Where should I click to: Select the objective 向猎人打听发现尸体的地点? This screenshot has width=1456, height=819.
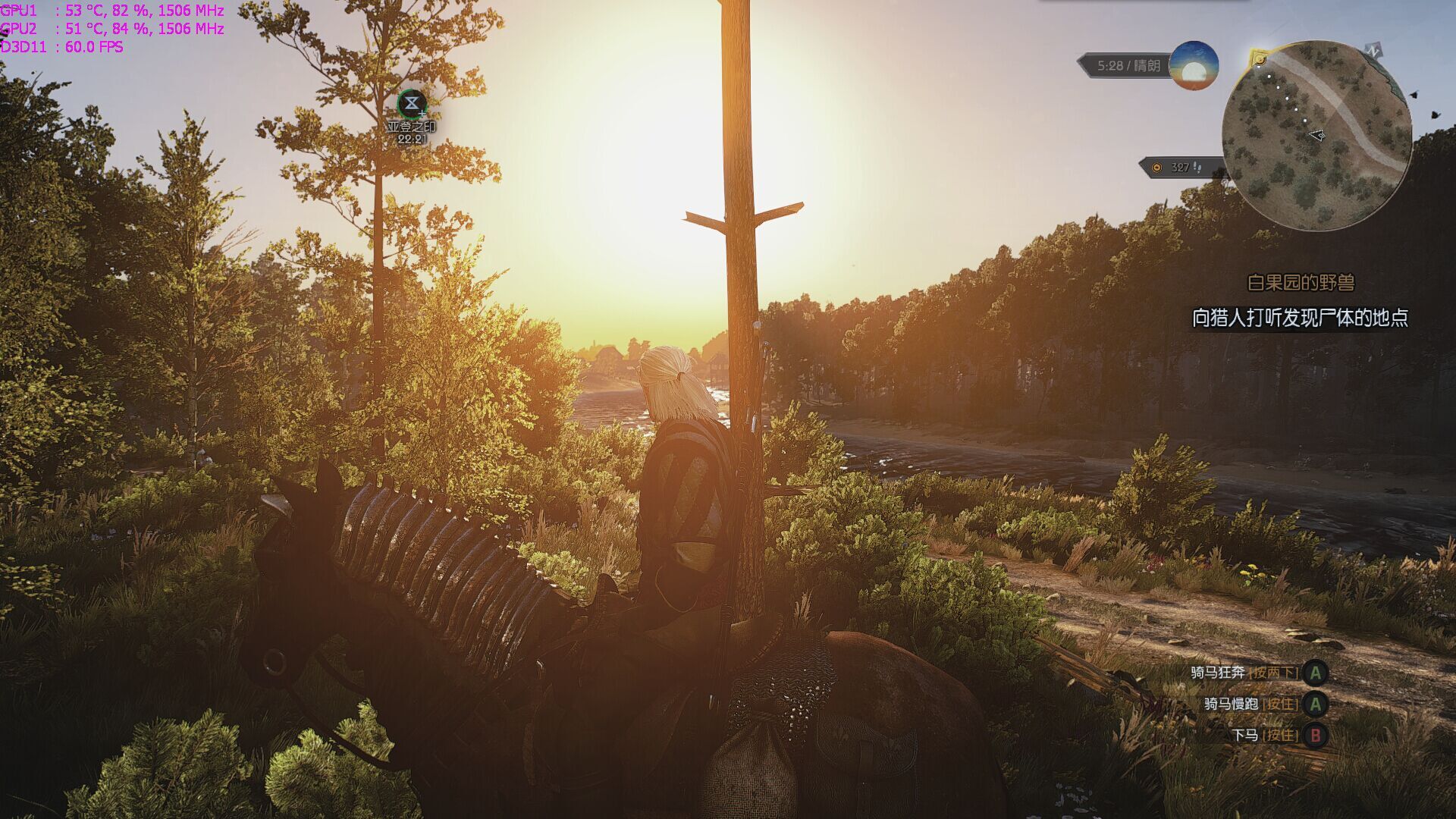1300,318
